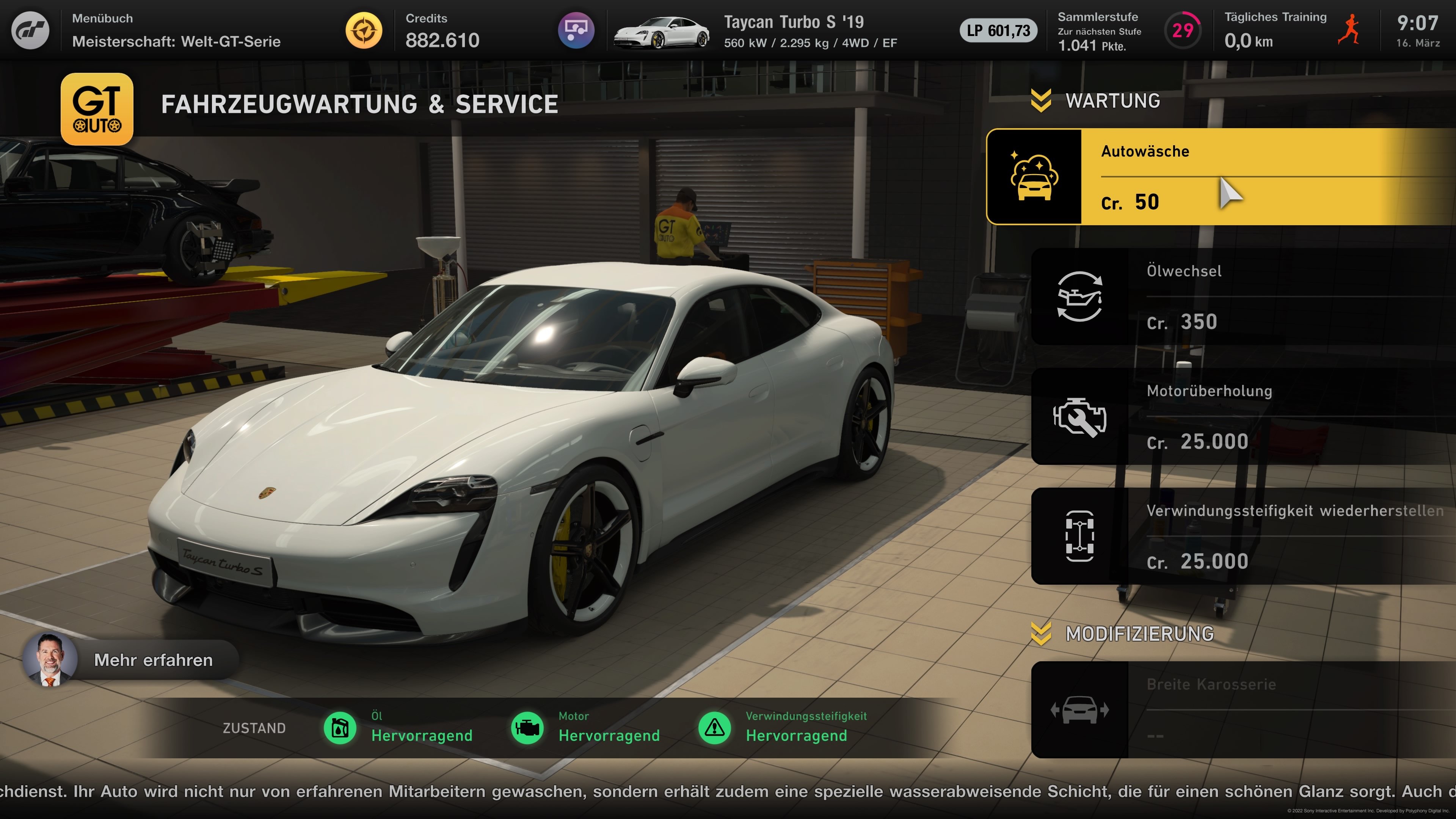Click the Ölwechsel oil change icon

tap(1080, 296)
